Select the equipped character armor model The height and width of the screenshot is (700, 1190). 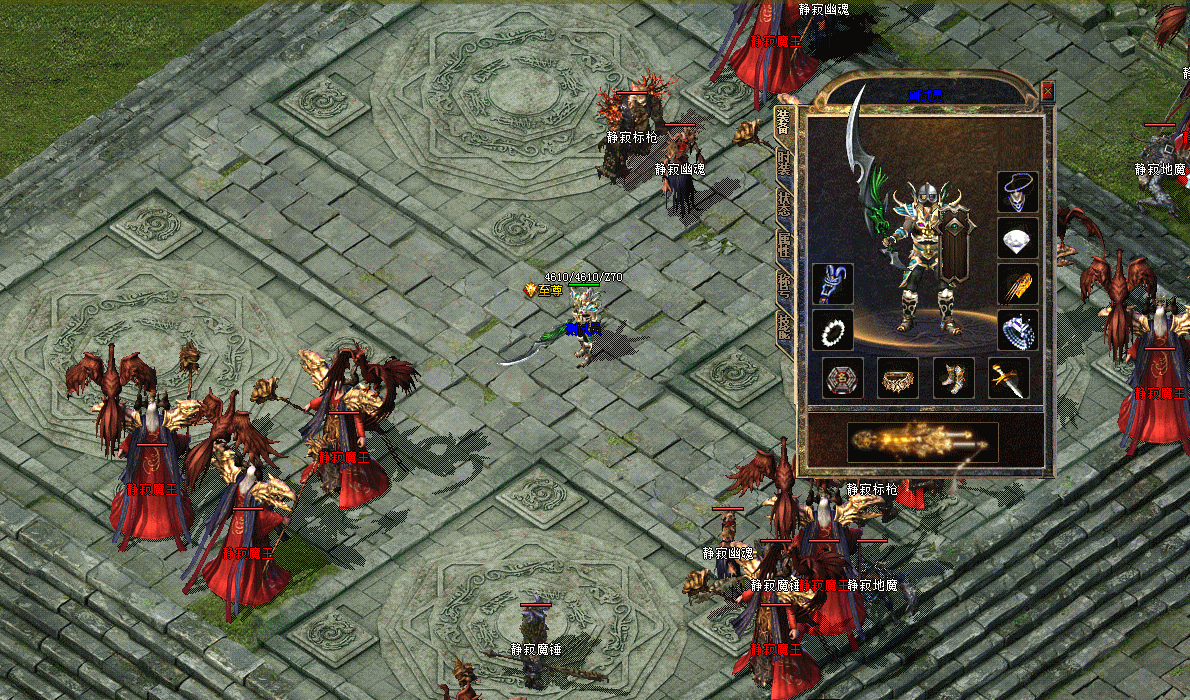[920, 255]
